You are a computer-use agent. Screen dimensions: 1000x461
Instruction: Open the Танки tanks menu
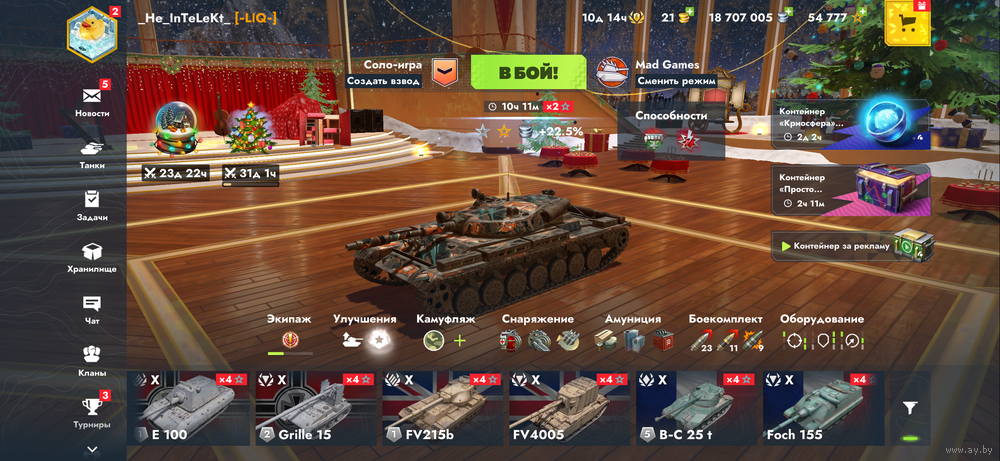92,152
